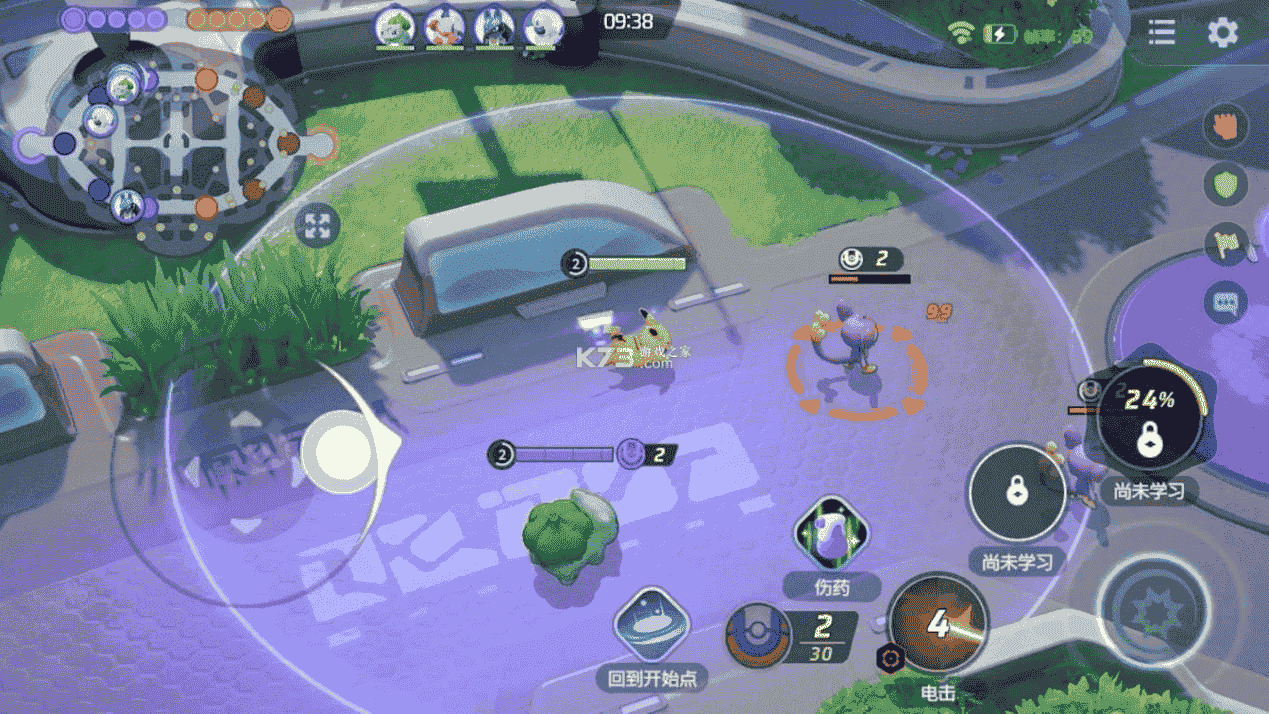
Task: Open the settings gear menu
Action: (x=1222, y=33)
